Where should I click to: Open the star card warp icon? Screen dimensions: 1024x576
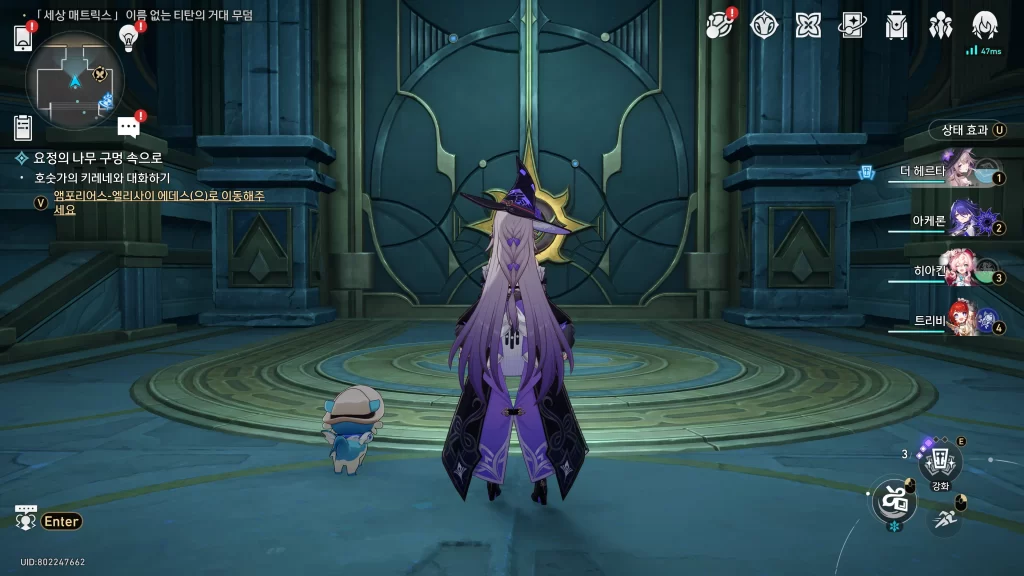pos(852,25)
